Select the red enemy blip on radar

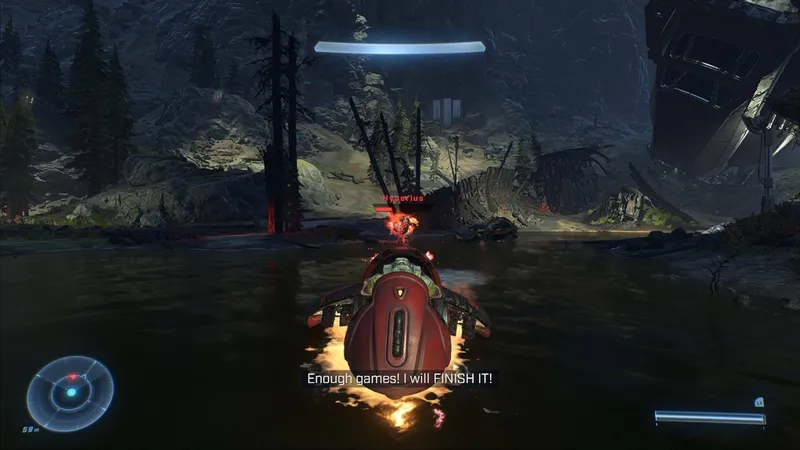(x=72, y=377)
